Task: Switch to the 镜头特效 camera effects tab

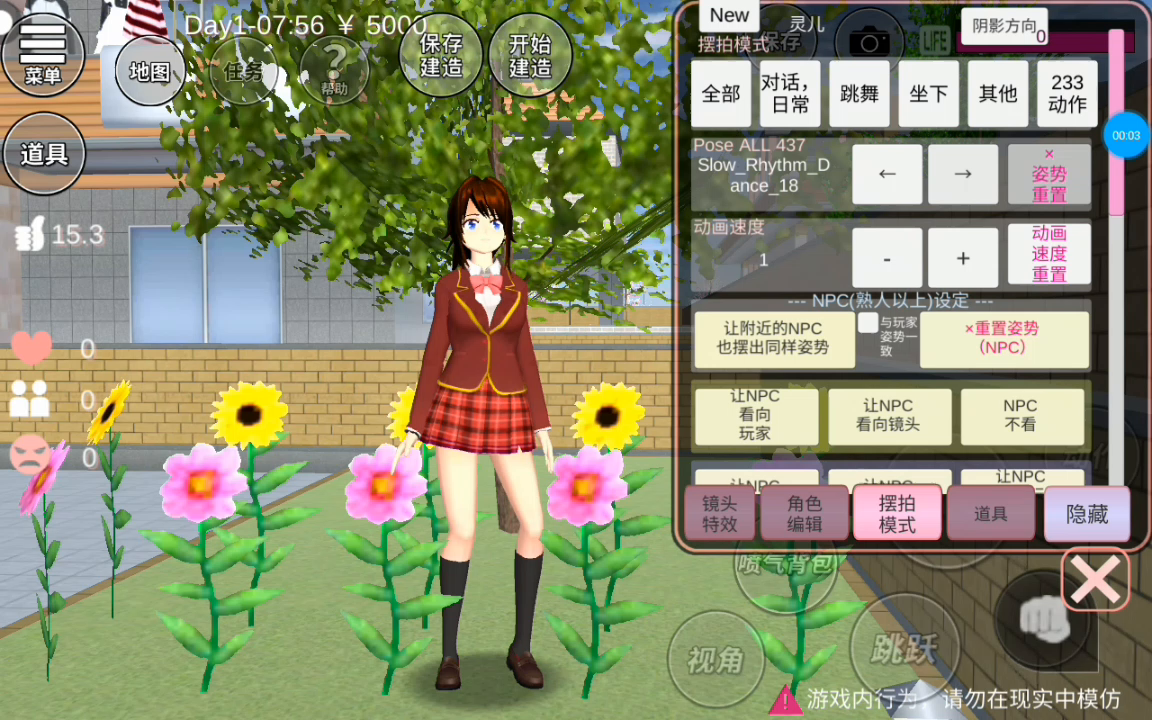Action: pos(719,514)
